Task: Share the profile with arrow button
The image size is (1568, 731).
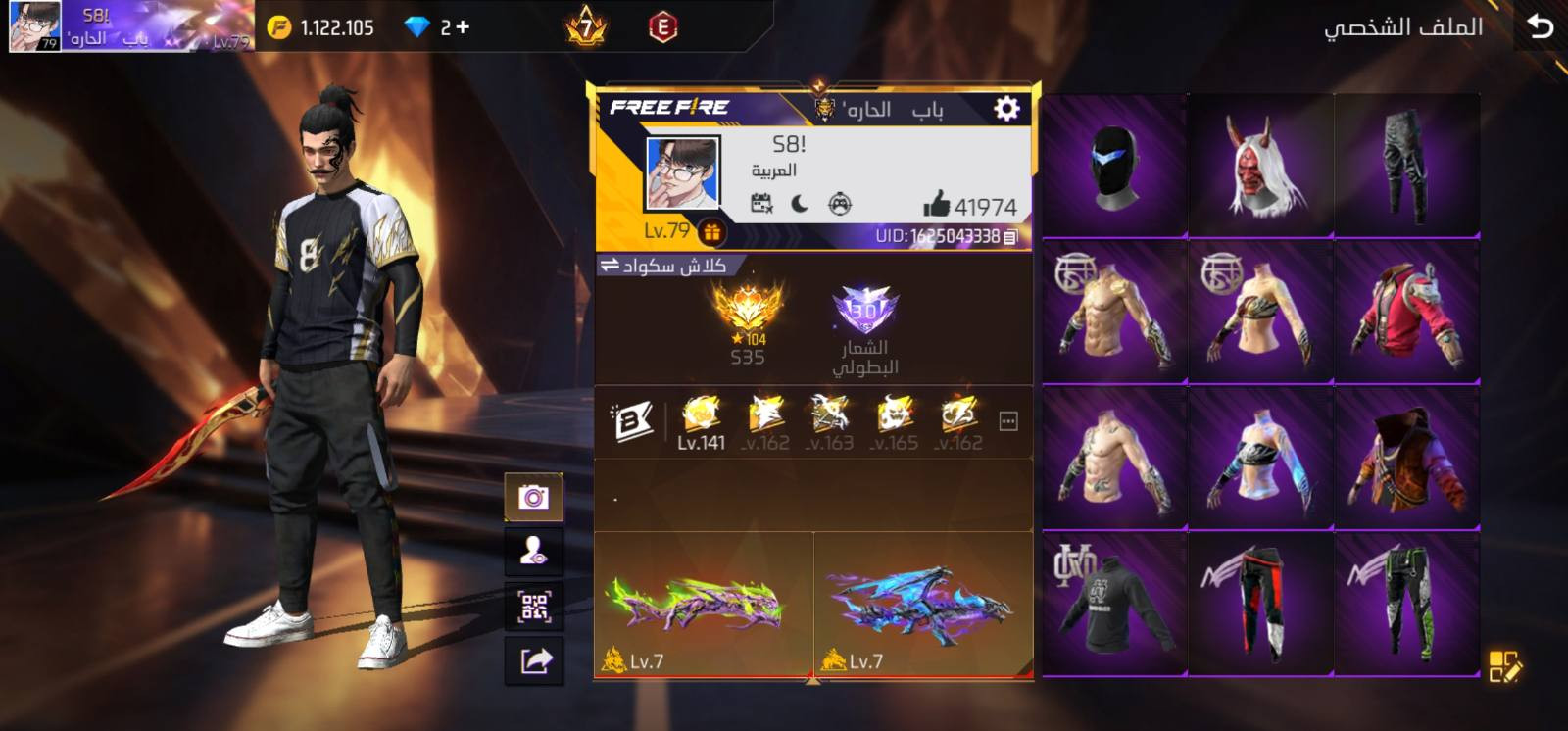Action: [533, 661]
